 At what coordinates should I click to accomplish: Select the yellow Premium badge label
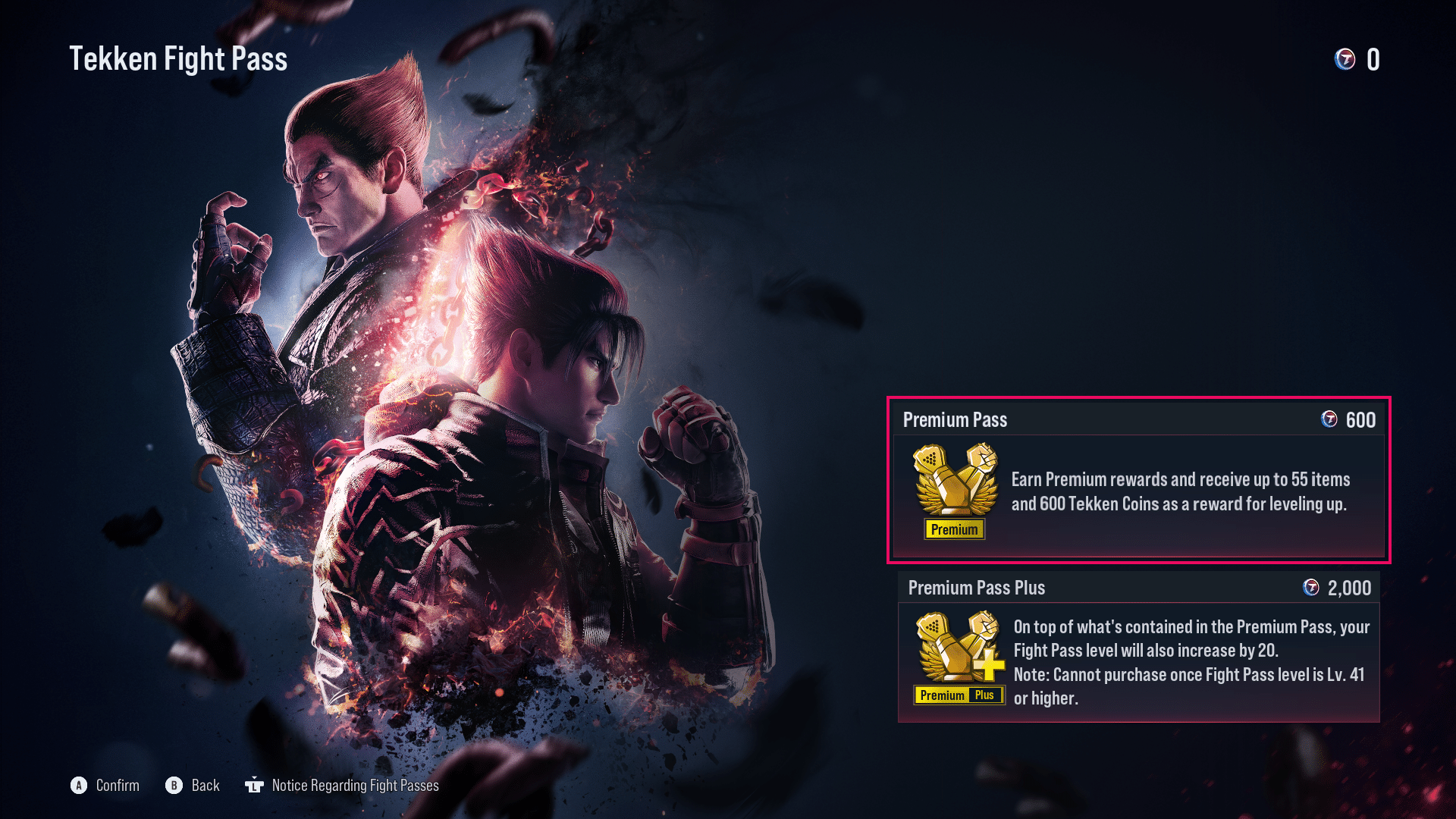tap(954, 529)
